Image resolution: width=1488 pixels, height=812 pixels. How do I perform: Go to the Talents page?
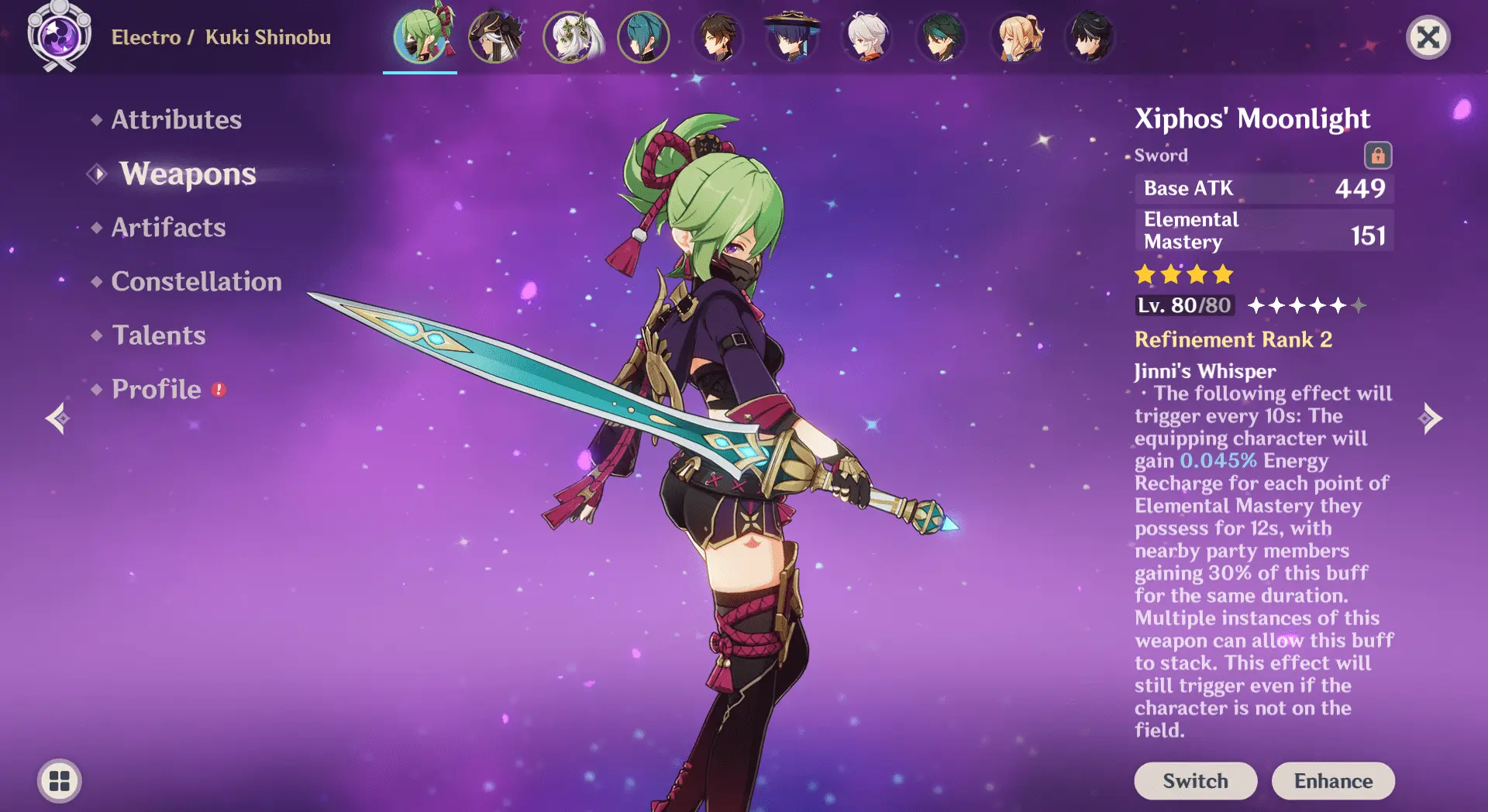pos(159,335)
